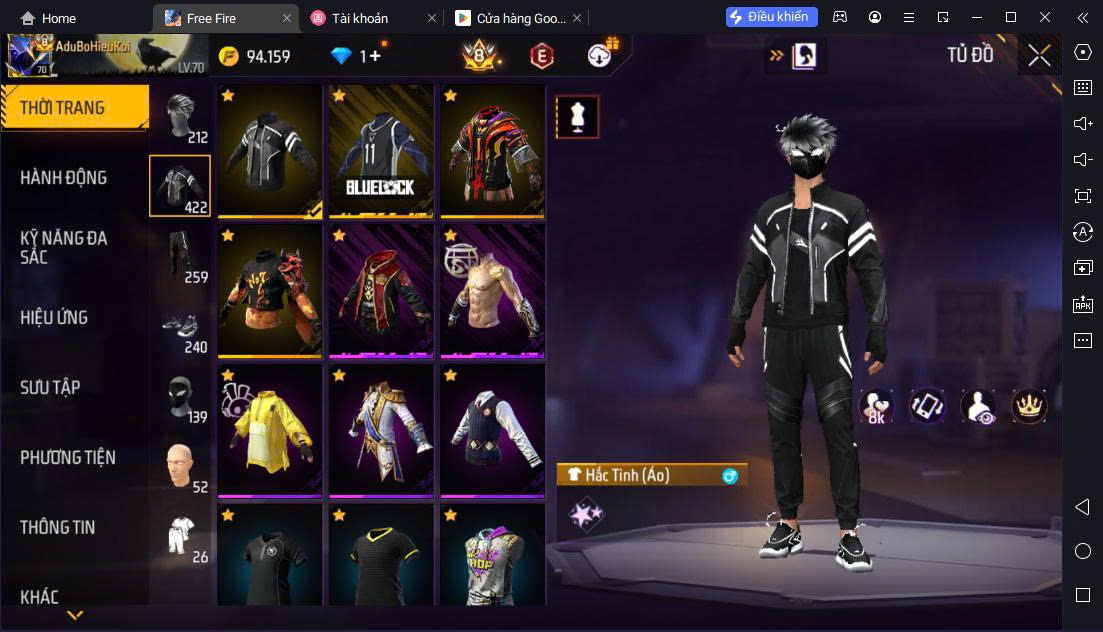Show the hairstyle subcategory
The width and height of the screenshot is (1103, 632).
(x=181, y=118)
